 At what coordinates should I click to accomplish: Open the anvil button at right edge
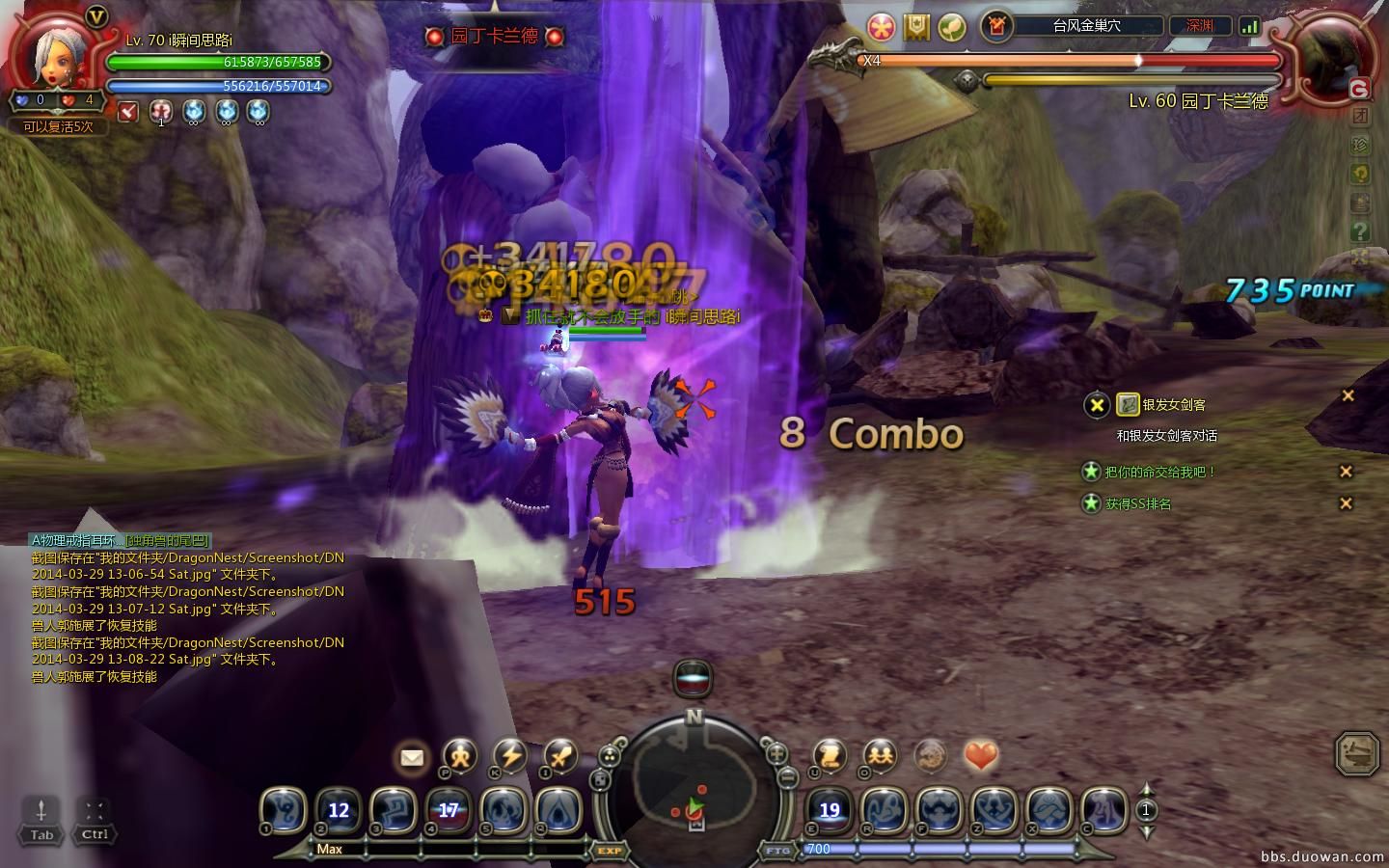1357,753
